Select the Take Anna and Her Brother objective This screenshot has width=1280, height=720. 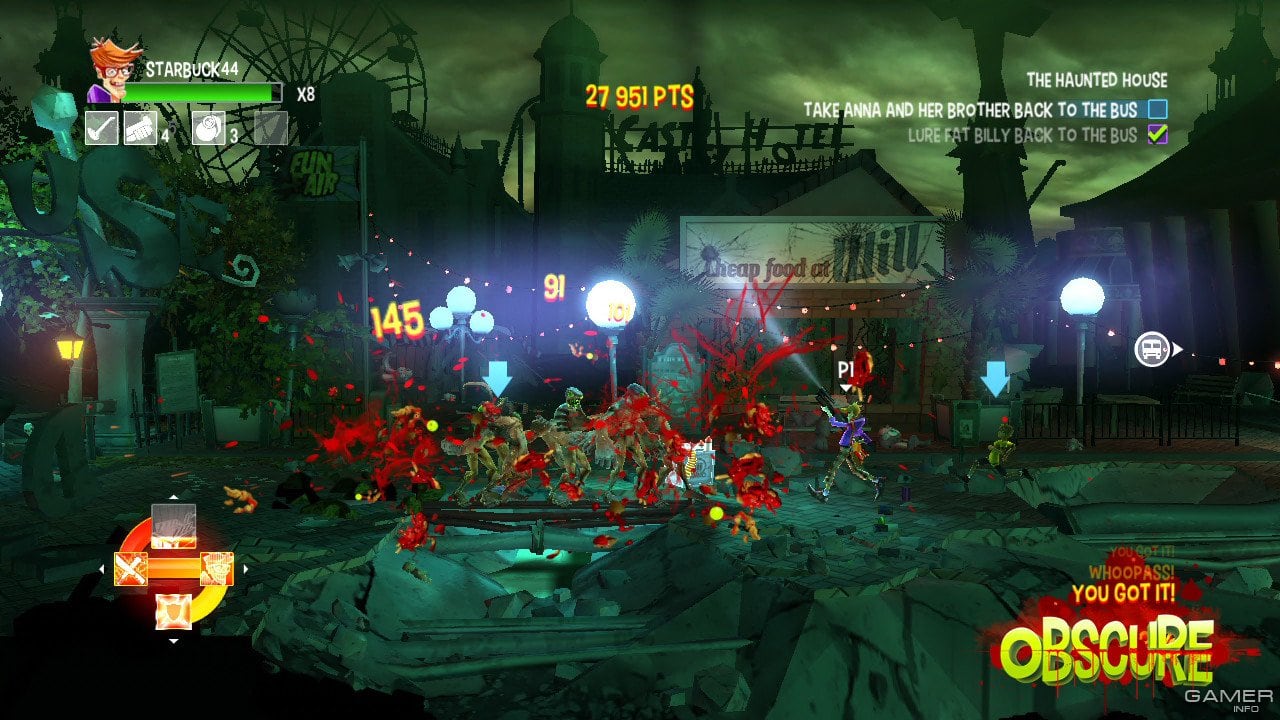(x=985, y=109)
